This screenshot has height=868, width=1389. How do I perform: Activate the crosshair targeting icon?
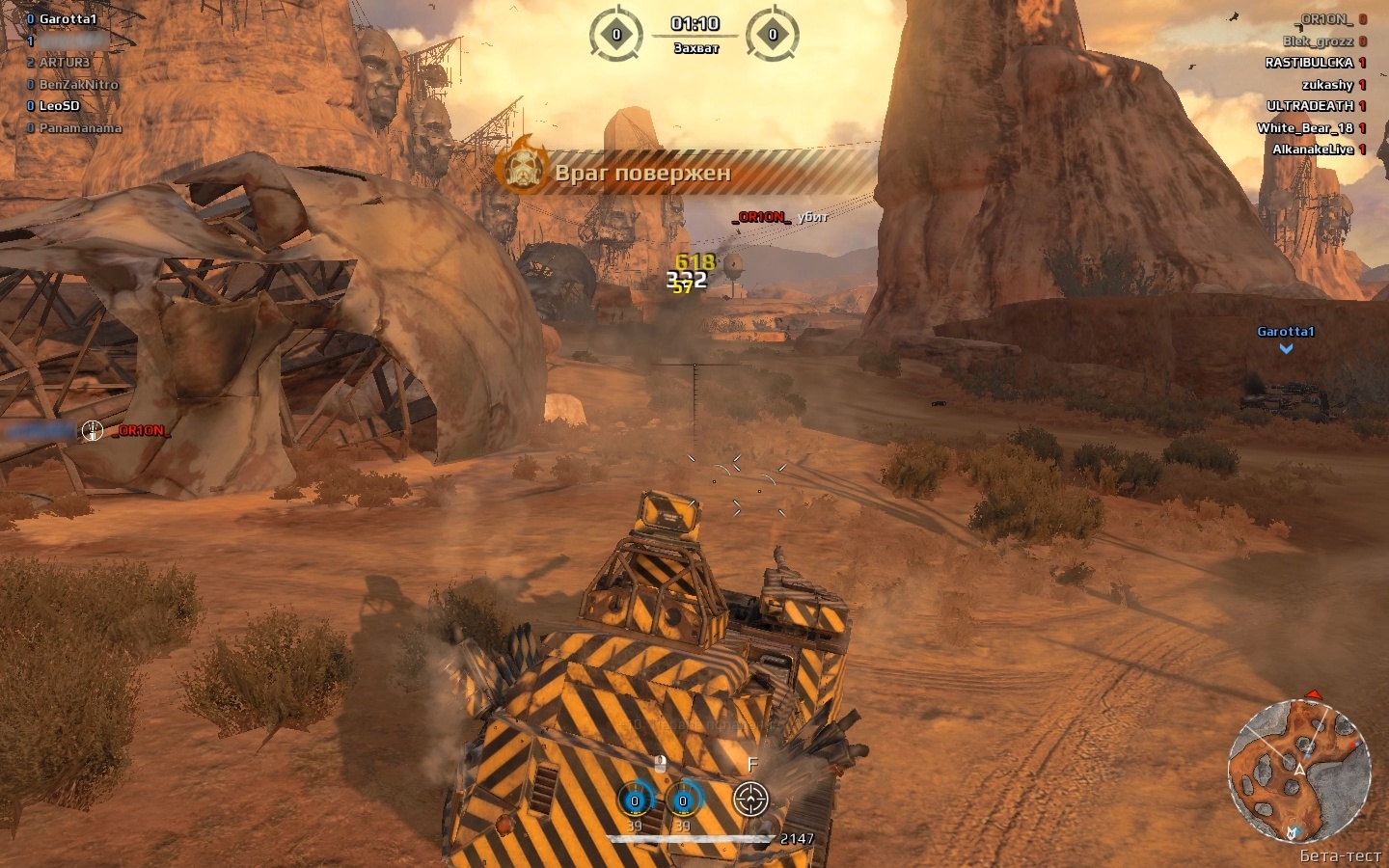point(750,799)
